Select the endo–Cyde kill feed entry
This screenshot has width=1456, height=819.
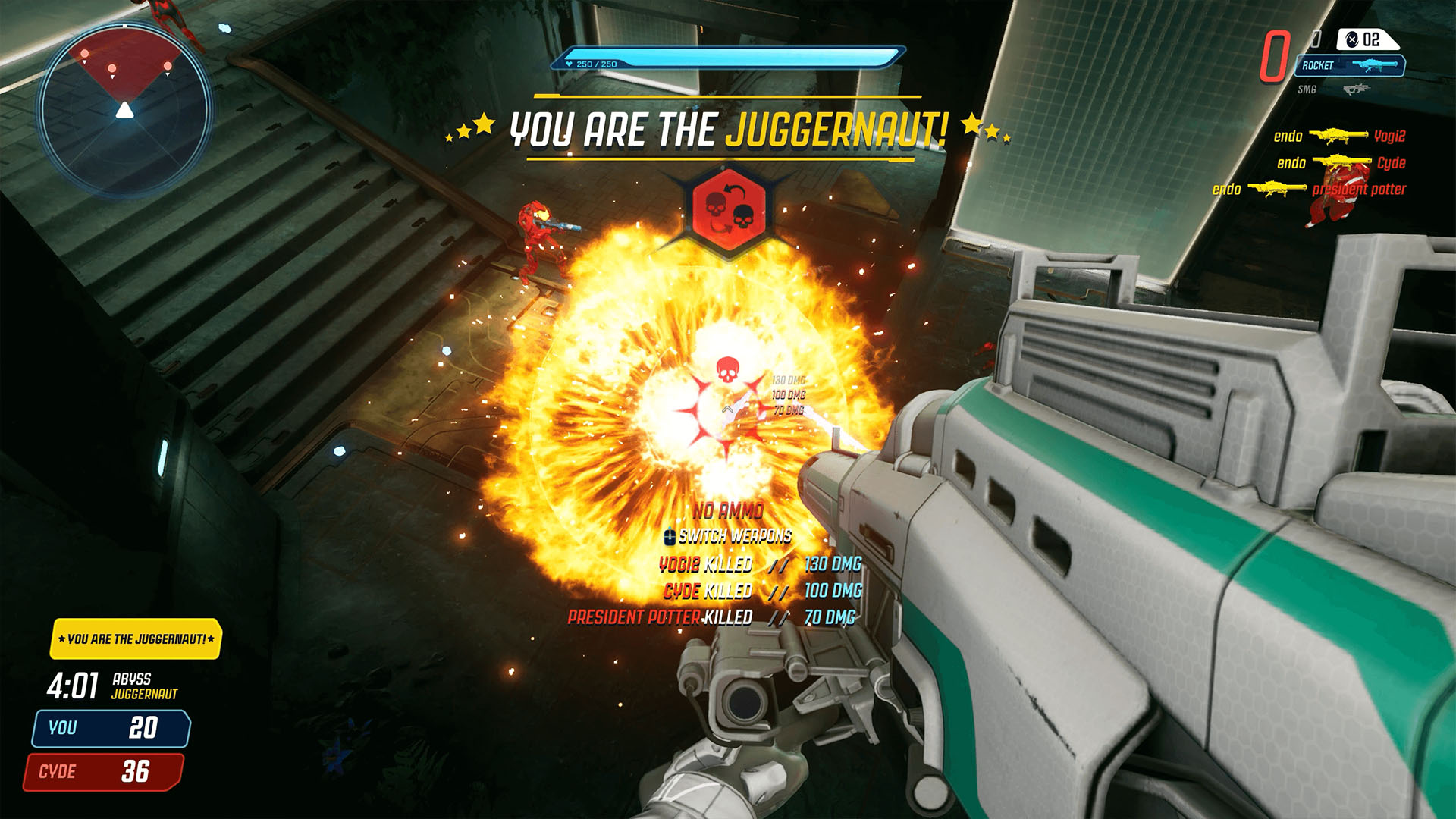click(1341, 162)
